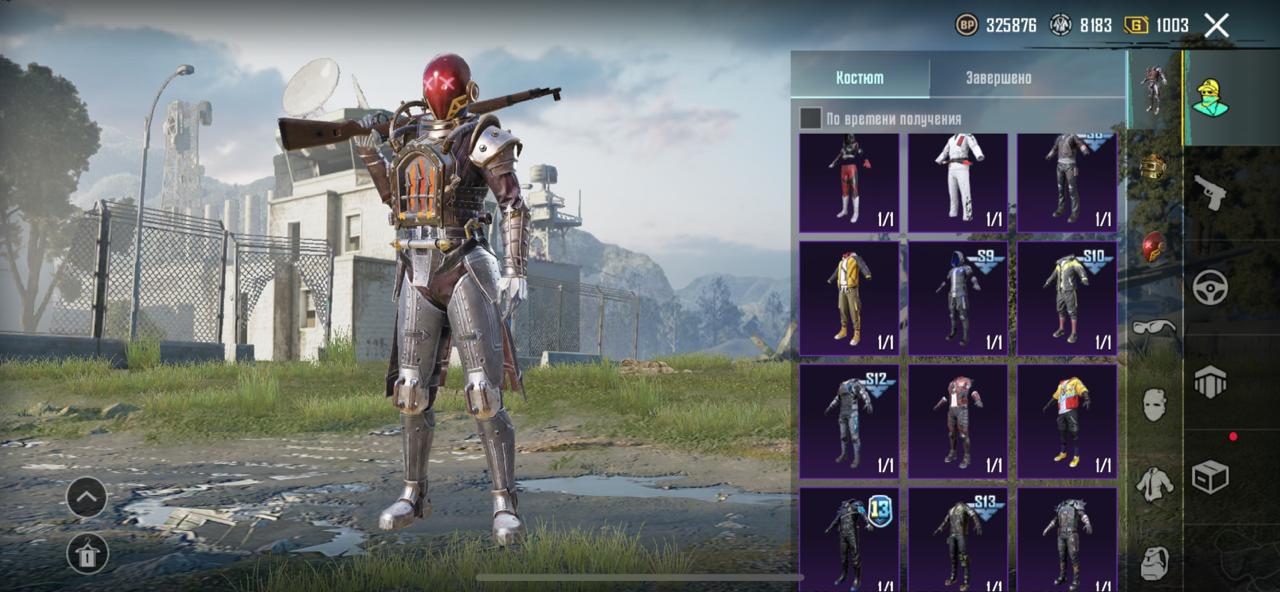Image resolution: width=1280 pixels, height=592 pixels.
Task: Close the inventory with the X button
Action: tap(1216, 26)
